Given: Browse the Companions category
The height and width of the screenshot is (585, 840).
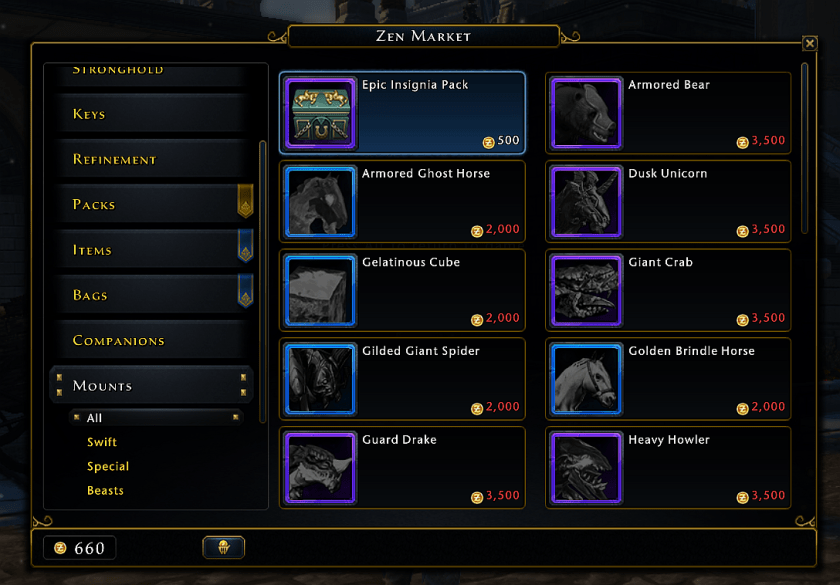Looking at the screenshot, I should pos(150,340).
